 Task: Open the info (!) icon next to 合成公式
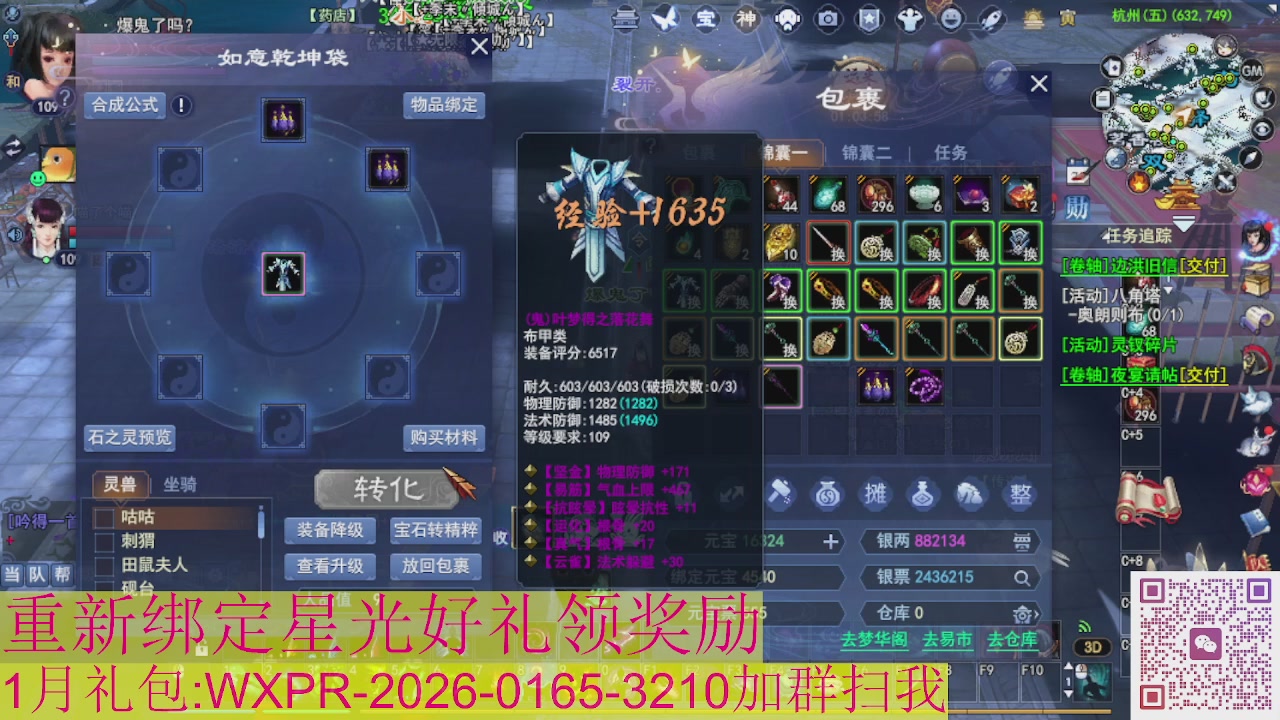(x=180, y=104)
